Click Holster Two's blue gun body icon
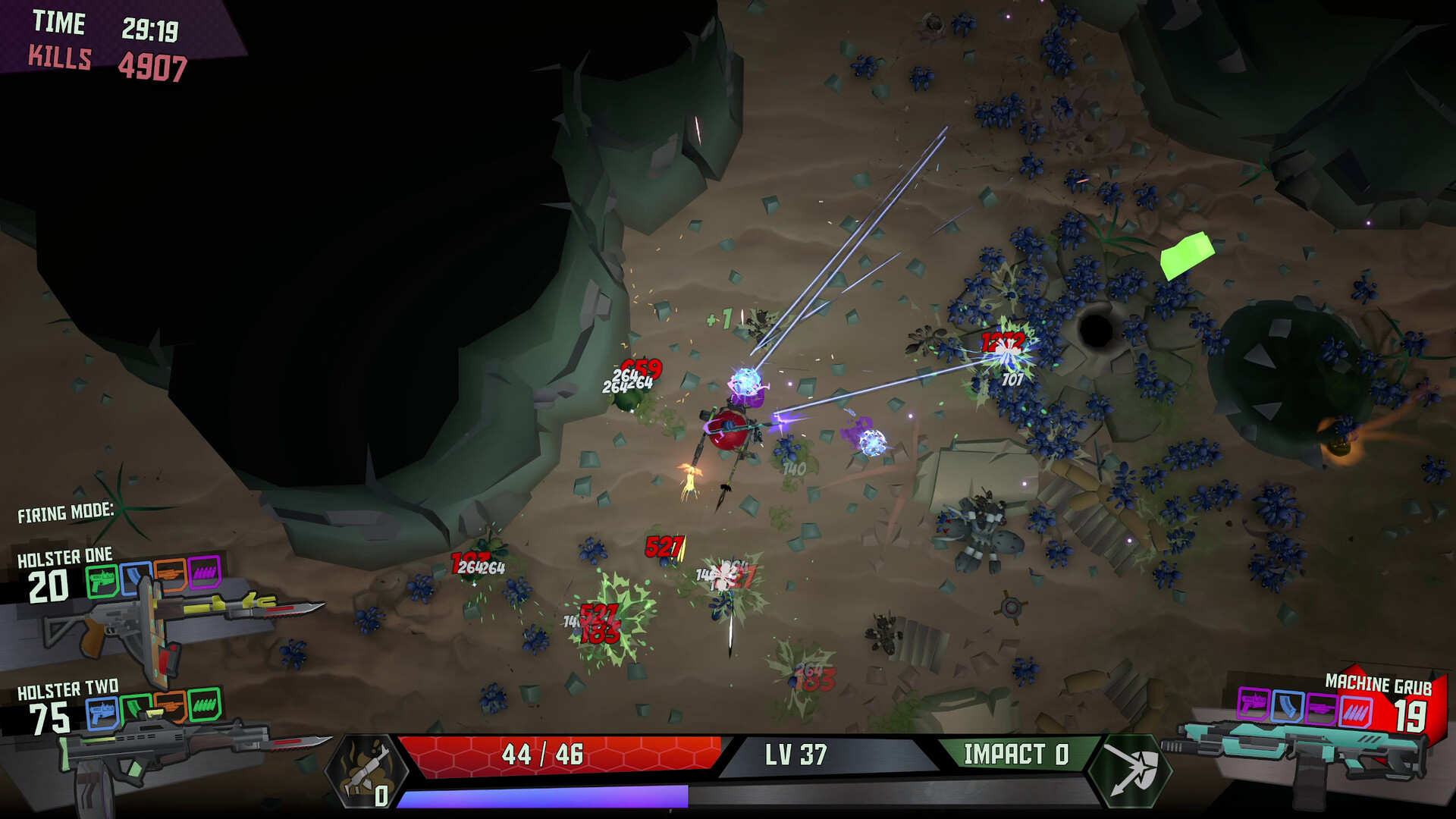 point(102,713)
